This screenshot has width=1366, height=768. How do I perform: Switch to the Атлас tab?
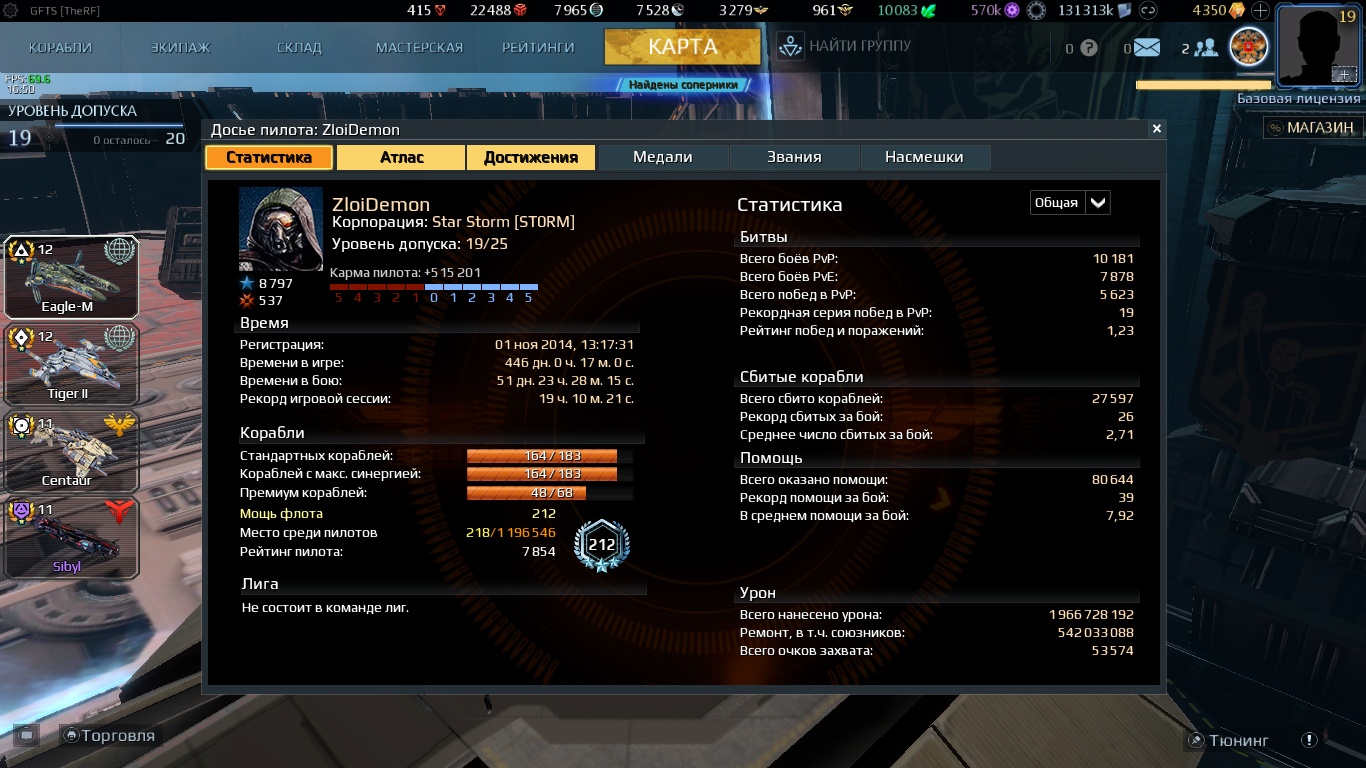tap(401, 157)
